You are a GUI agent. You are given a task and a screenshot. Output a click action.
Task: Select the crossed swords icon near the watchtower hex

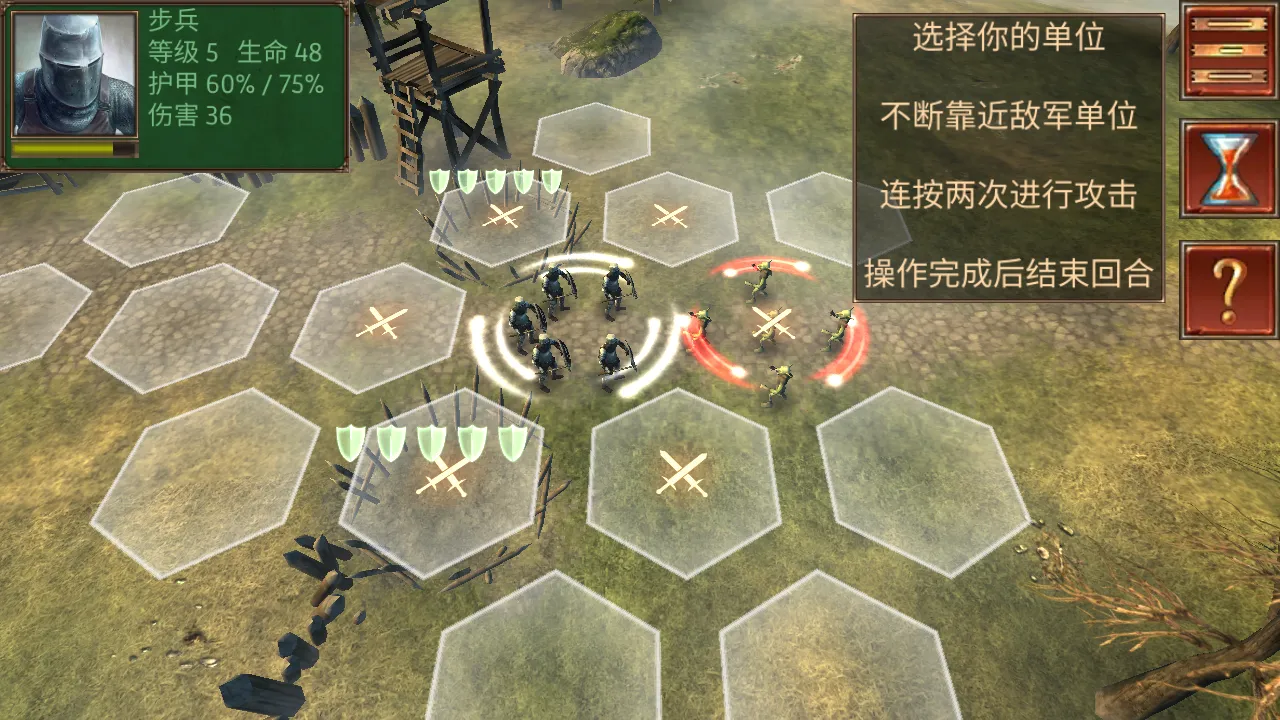(502, 213)
